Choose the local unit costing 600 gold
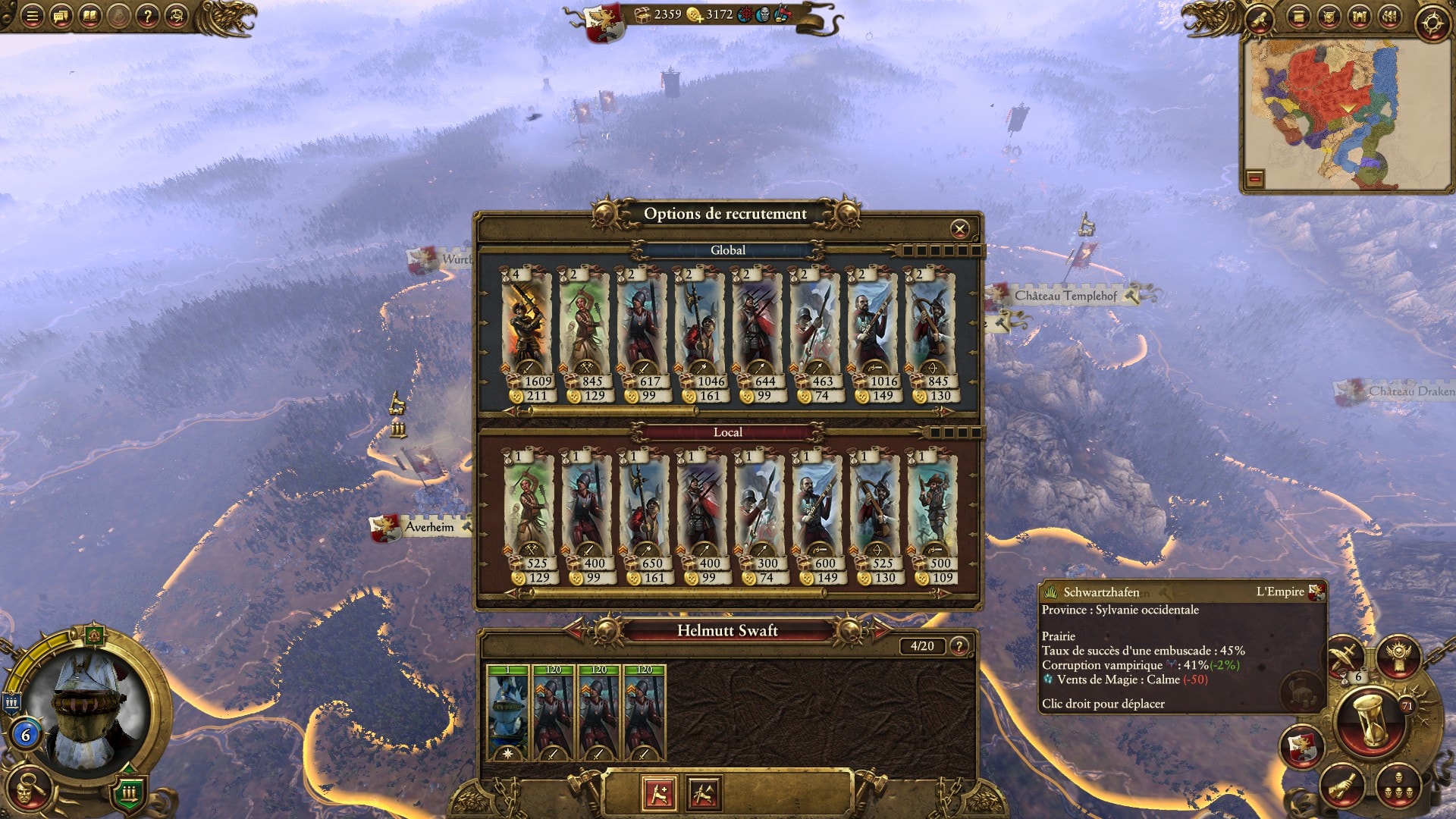1456x819 pixels. click(815, 508)
